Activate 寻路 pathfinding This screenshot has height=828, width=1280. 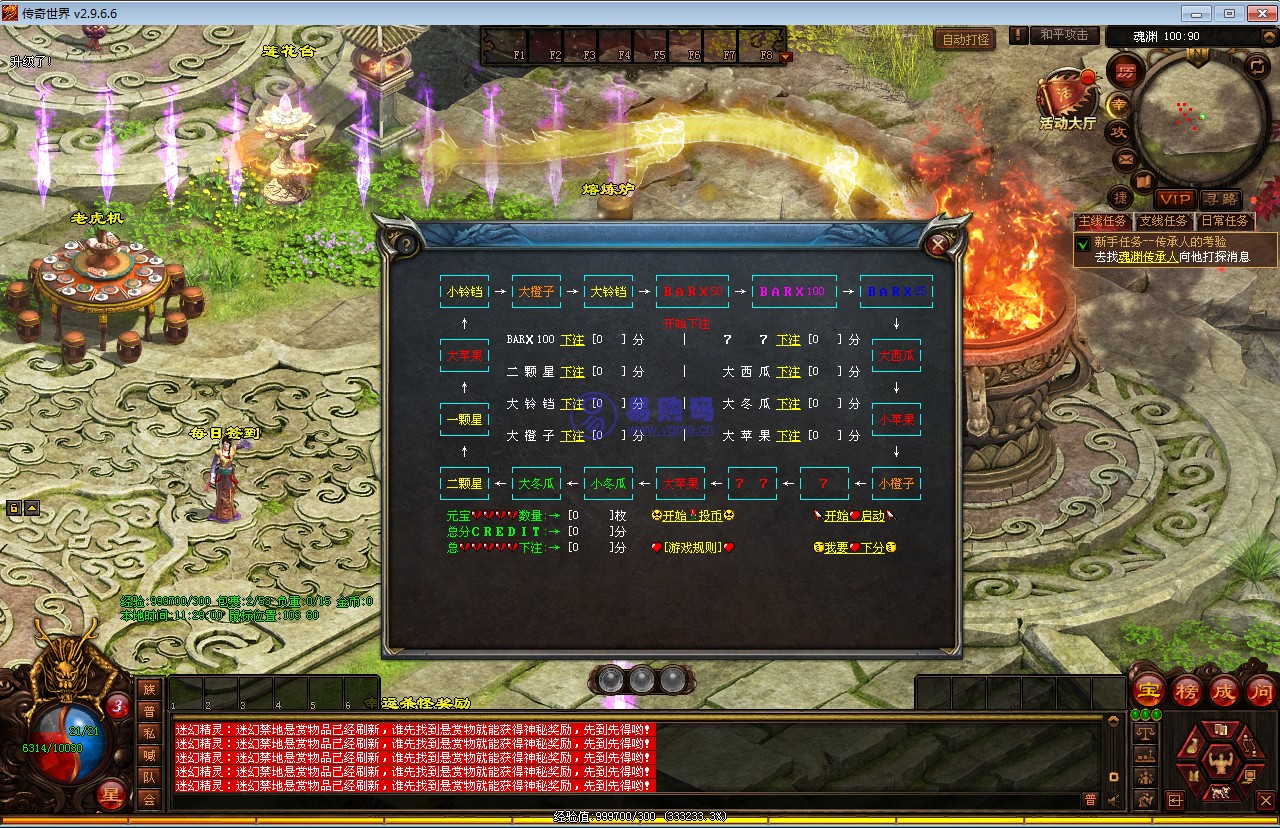pos(1220,200)
